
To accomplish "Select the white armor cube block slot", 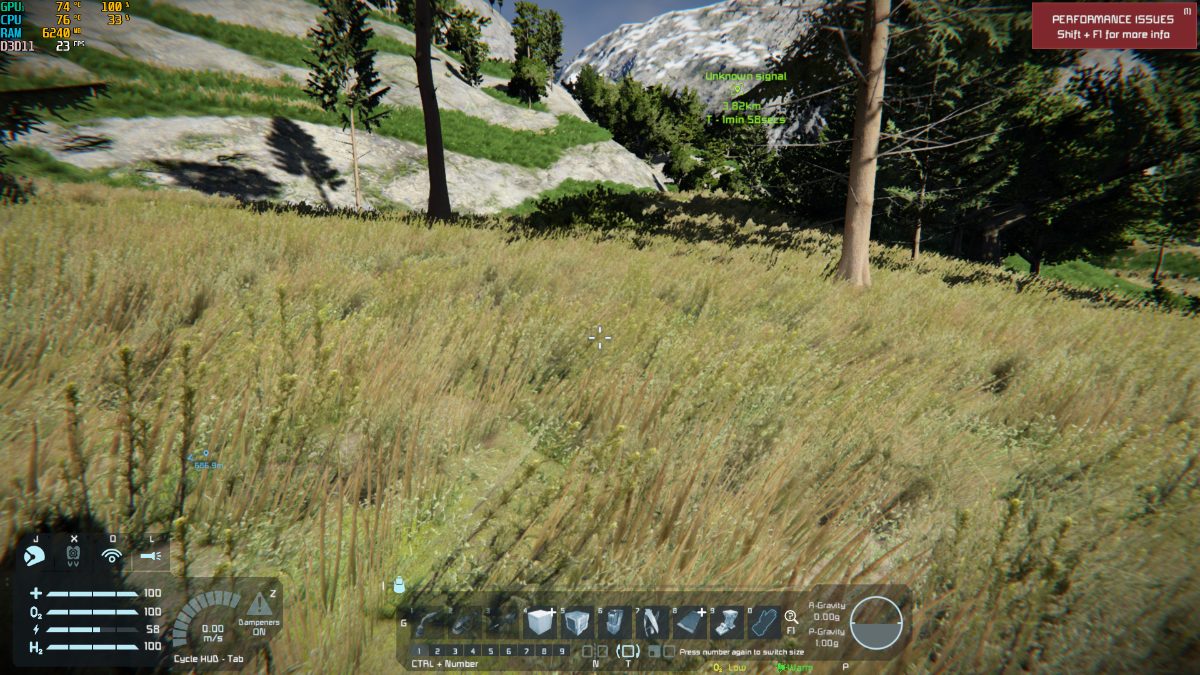I will coord(540,623).
